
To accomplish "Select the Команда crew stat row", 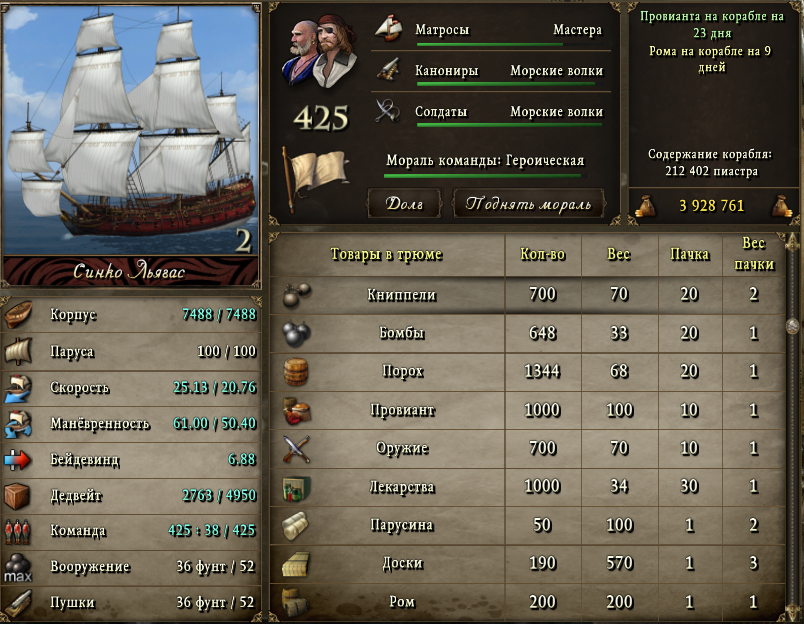I will pos(131,530).
